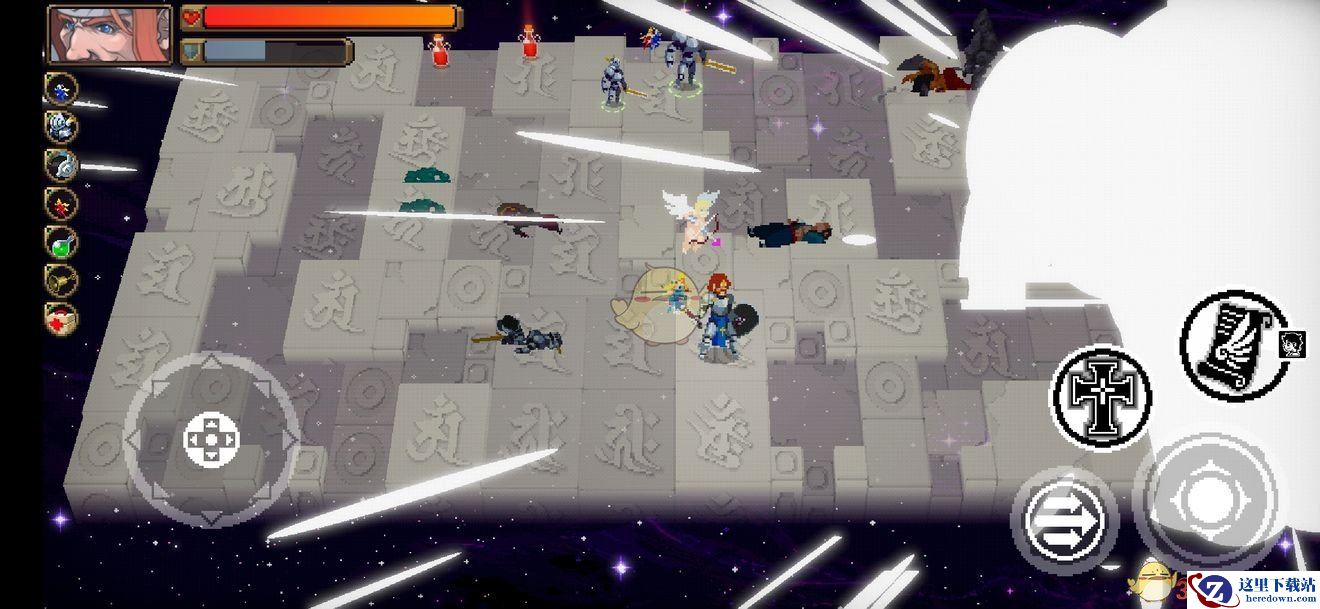Open the red cross medical kit icon
This screenshot has width=1320, height=609.
[x=61, y=318]
